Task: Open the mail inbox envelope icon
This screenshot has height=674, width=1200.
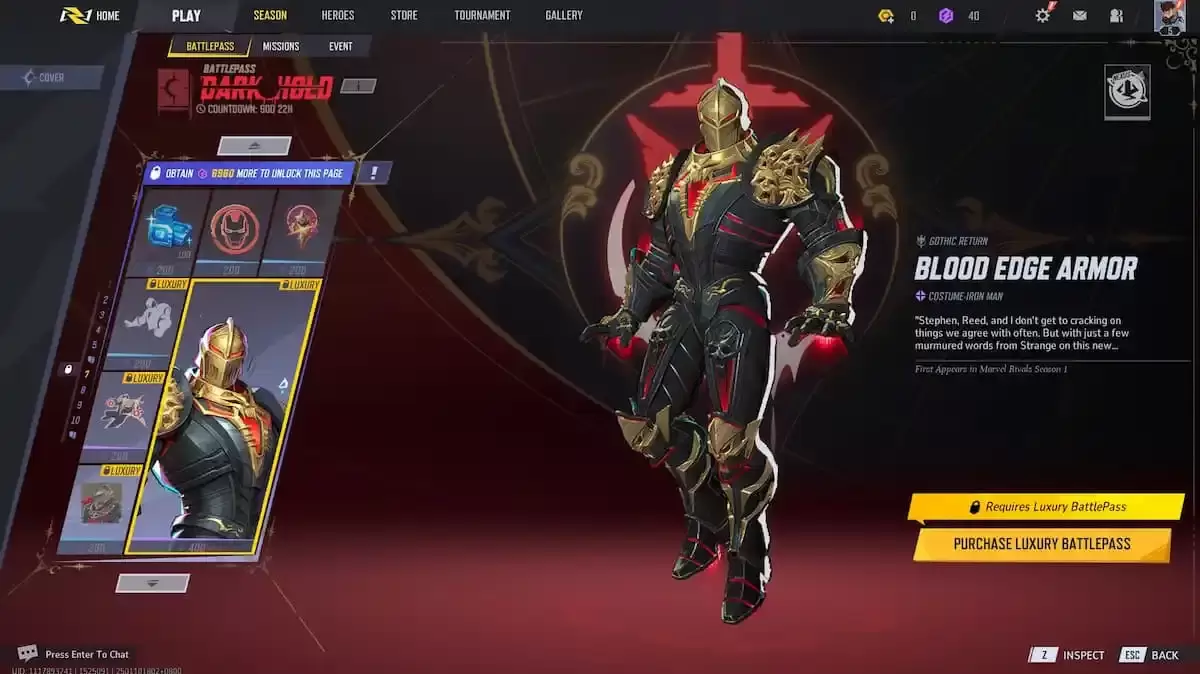Action: 1080,16
